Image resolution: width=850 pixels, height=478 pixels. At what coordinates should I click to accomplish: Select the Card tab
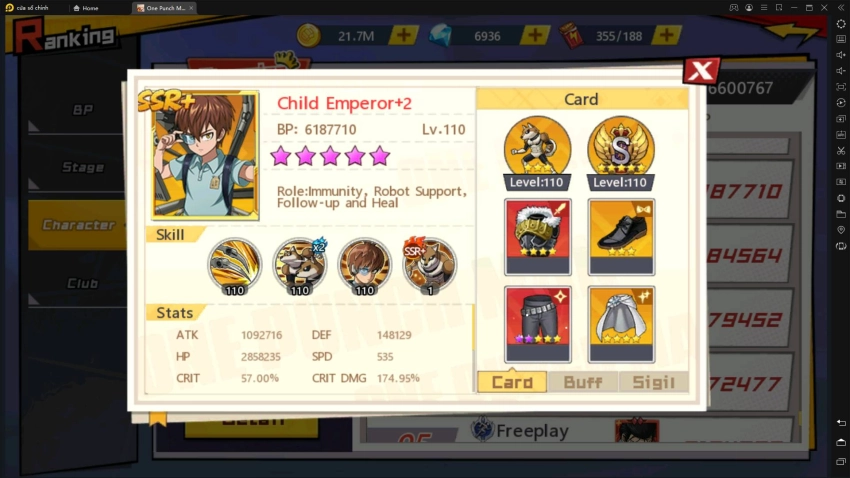[512, 382]
